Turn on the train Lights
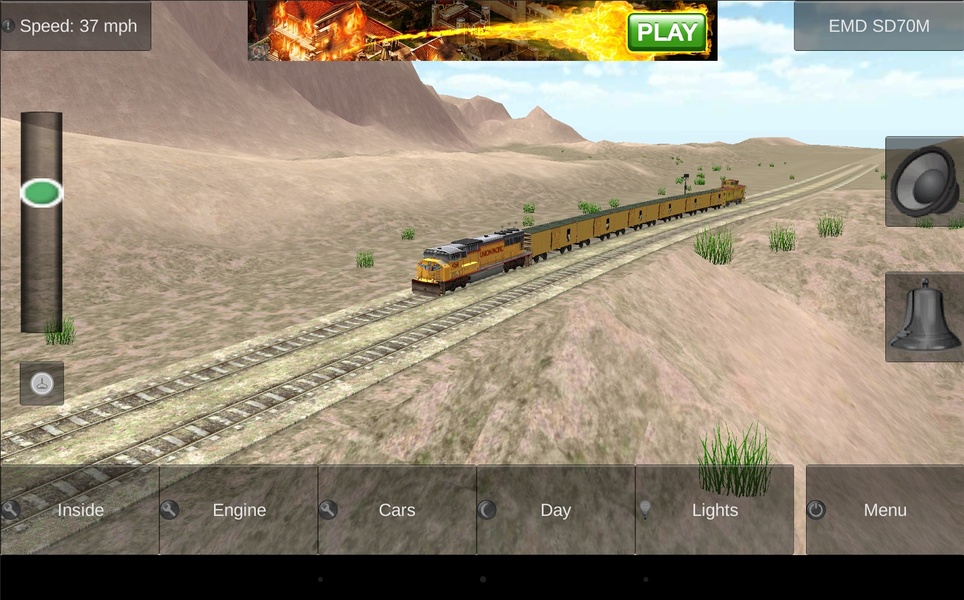 [x=714, y=510]
